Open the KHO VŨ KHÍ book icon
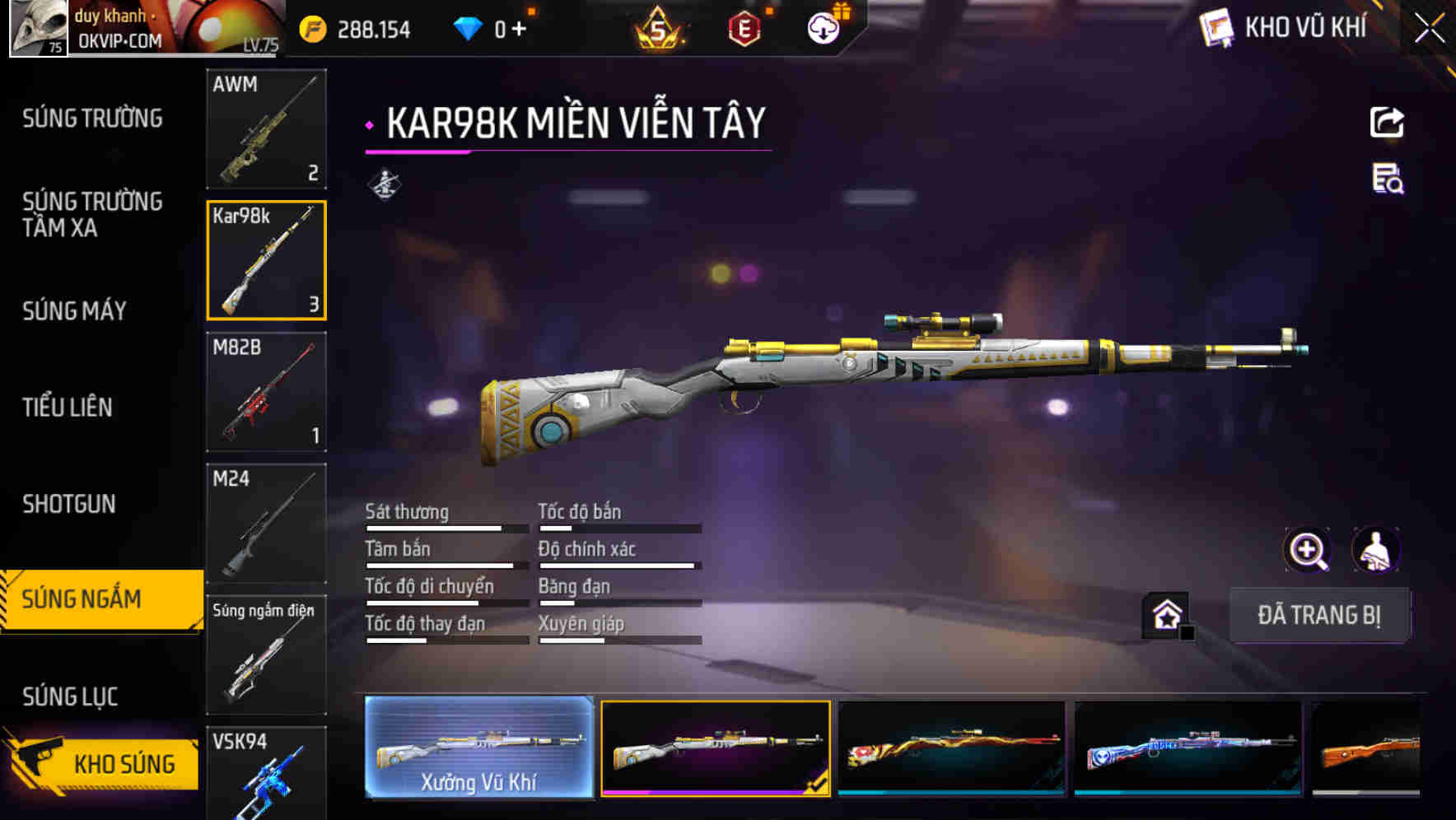This screenshot has height=820, width=1456. tap(1216, 27)
